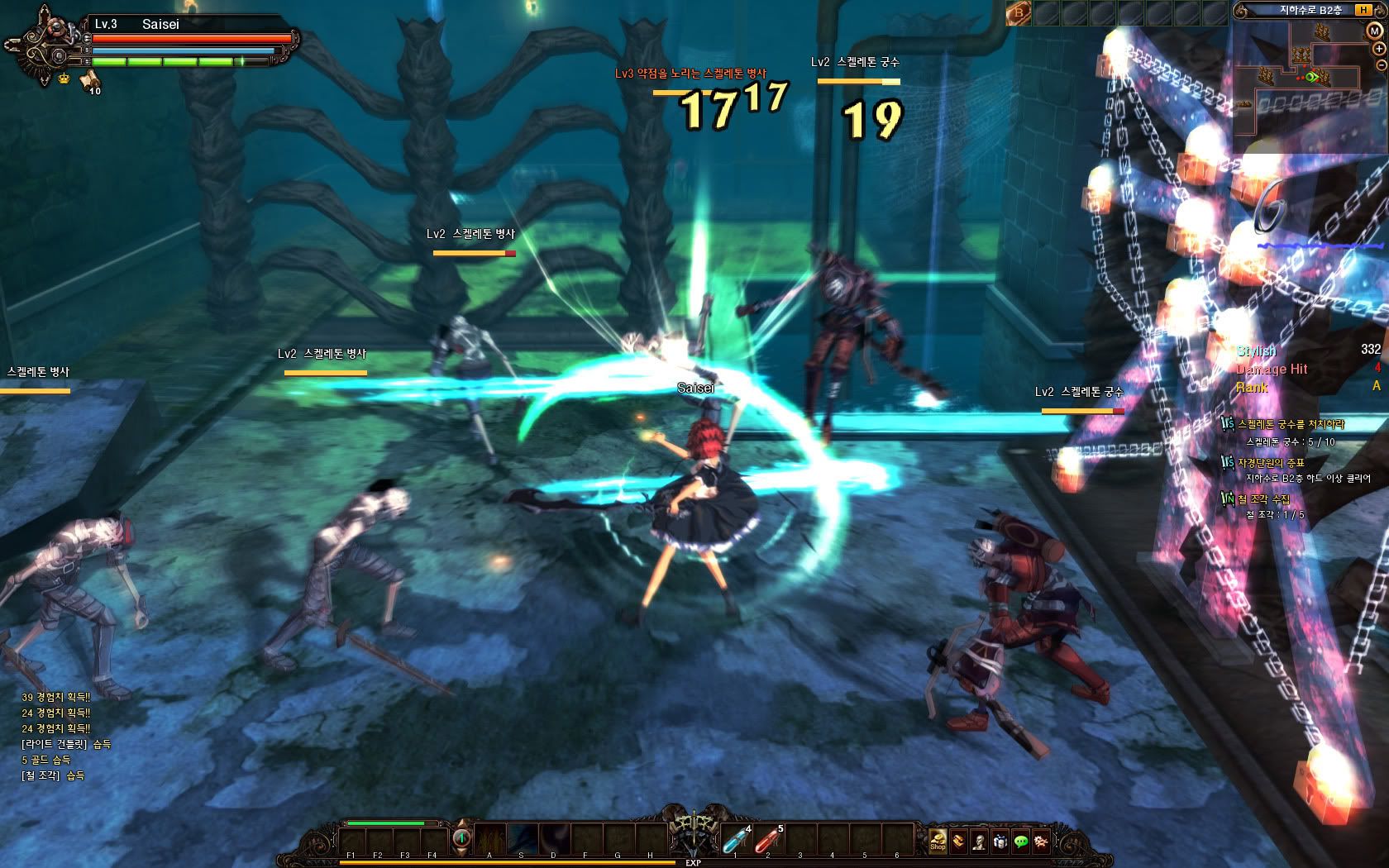Select the B buff icon slot
1389x868 pixels.
click(x=1019, y=12)
